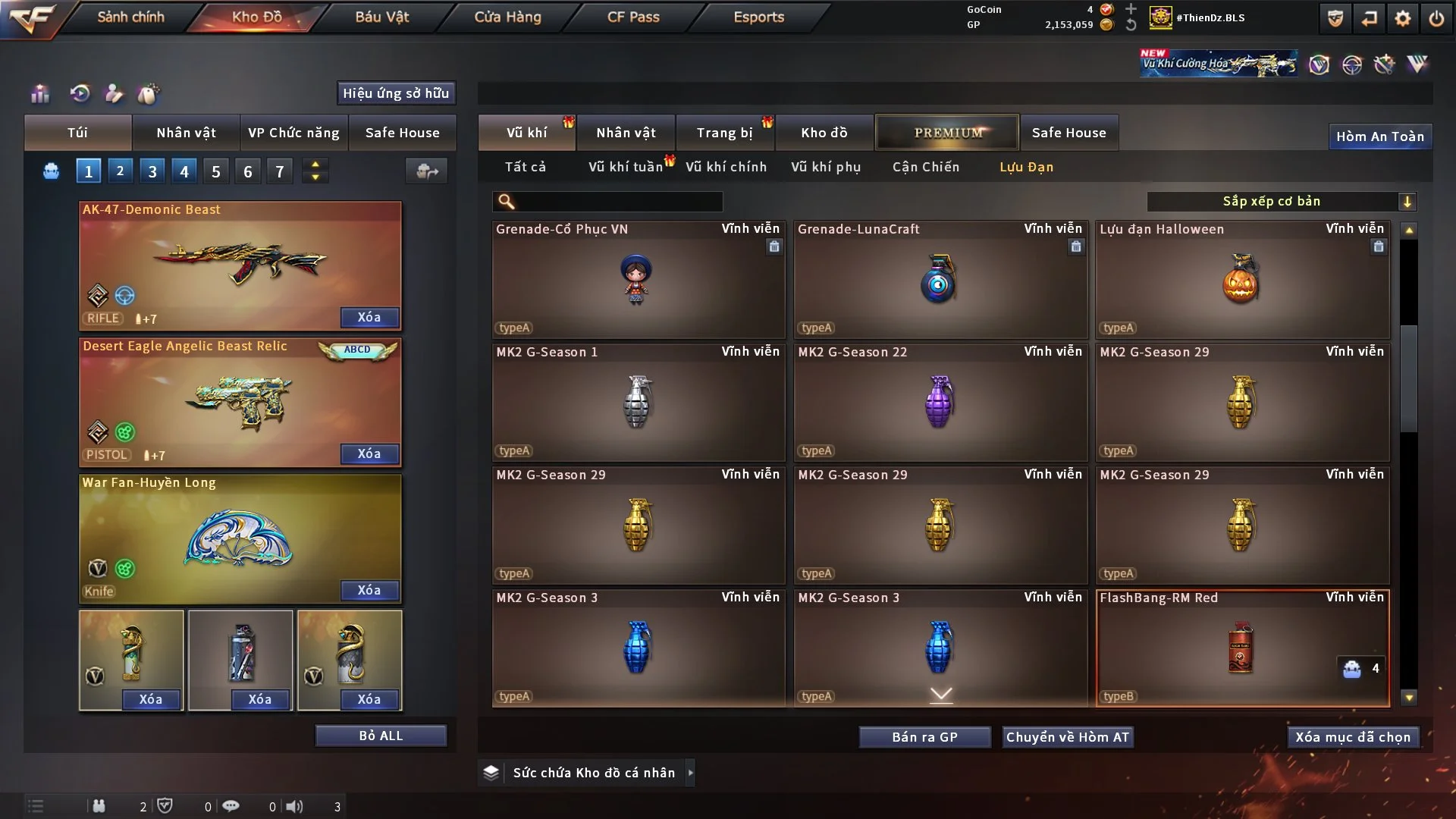The width and height of the screenshot is (1456, 819).
Task: Open the PREMIUM storage tab
Action: [x=947, y=133]
